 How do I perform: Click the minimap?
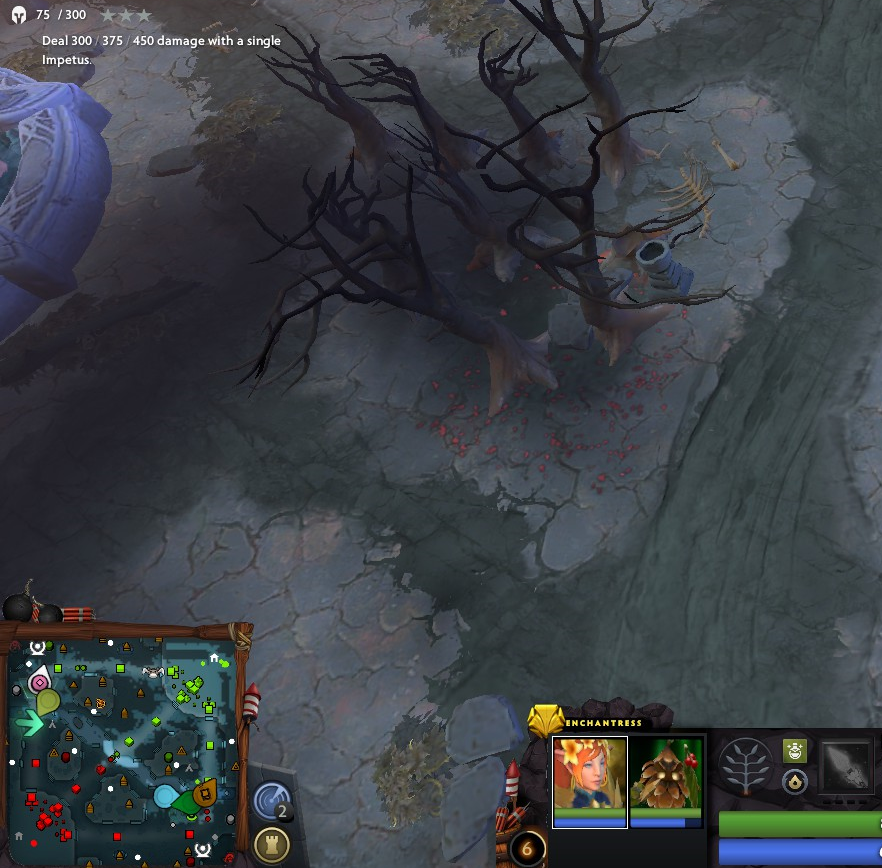(122, 746)
